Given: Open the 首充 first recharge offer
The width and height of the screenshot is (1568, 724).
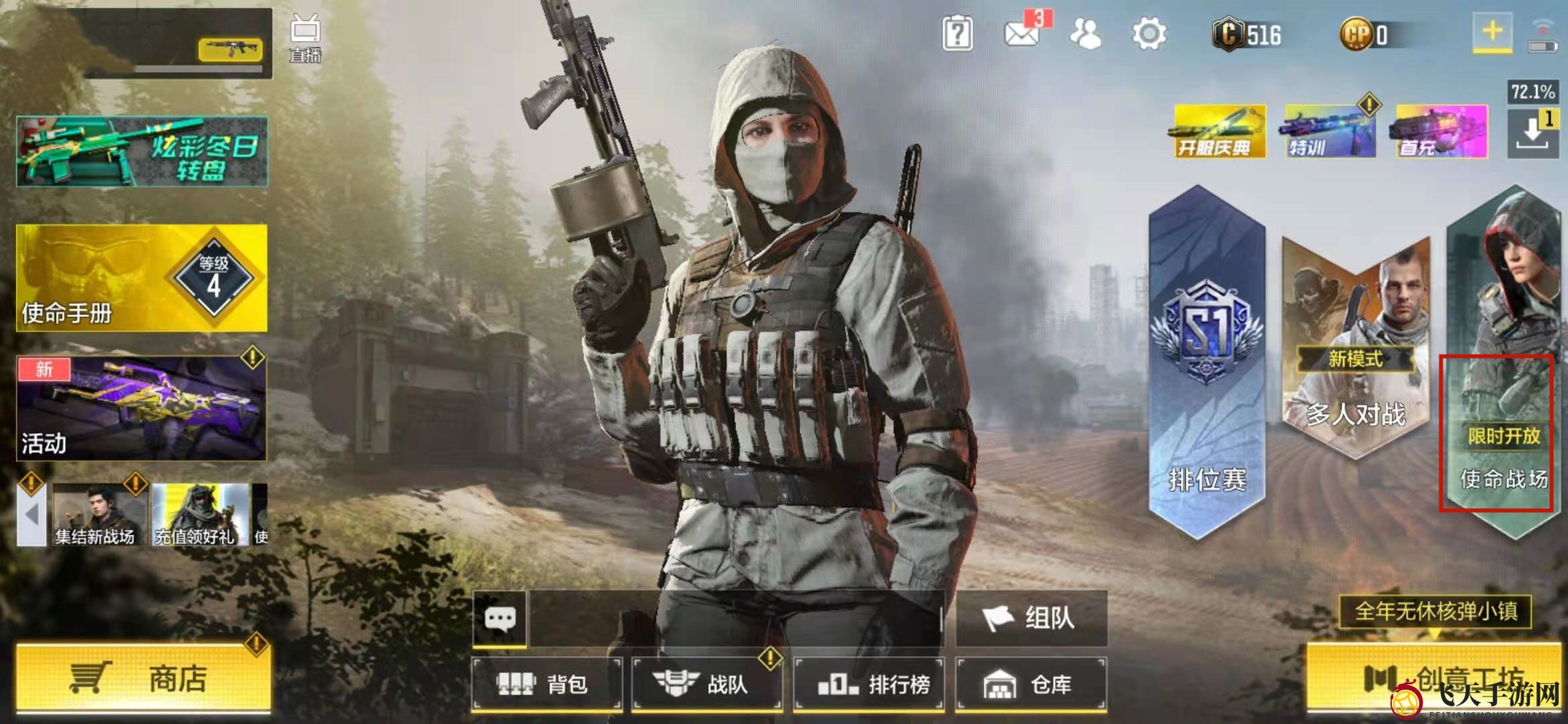Looking at the screenshot, I should (x=1441, y=131).
